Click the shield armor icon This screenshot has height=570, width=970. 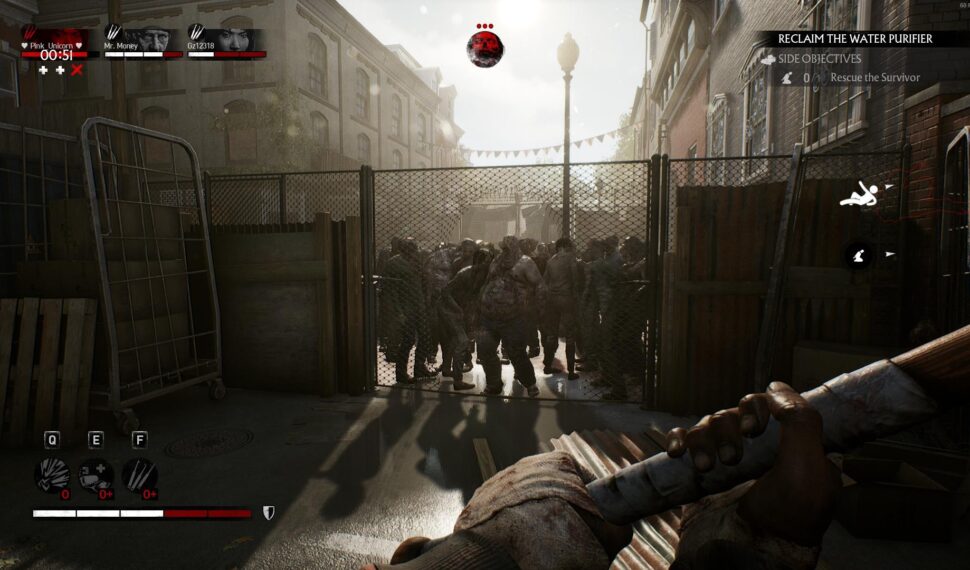[268, 513]
